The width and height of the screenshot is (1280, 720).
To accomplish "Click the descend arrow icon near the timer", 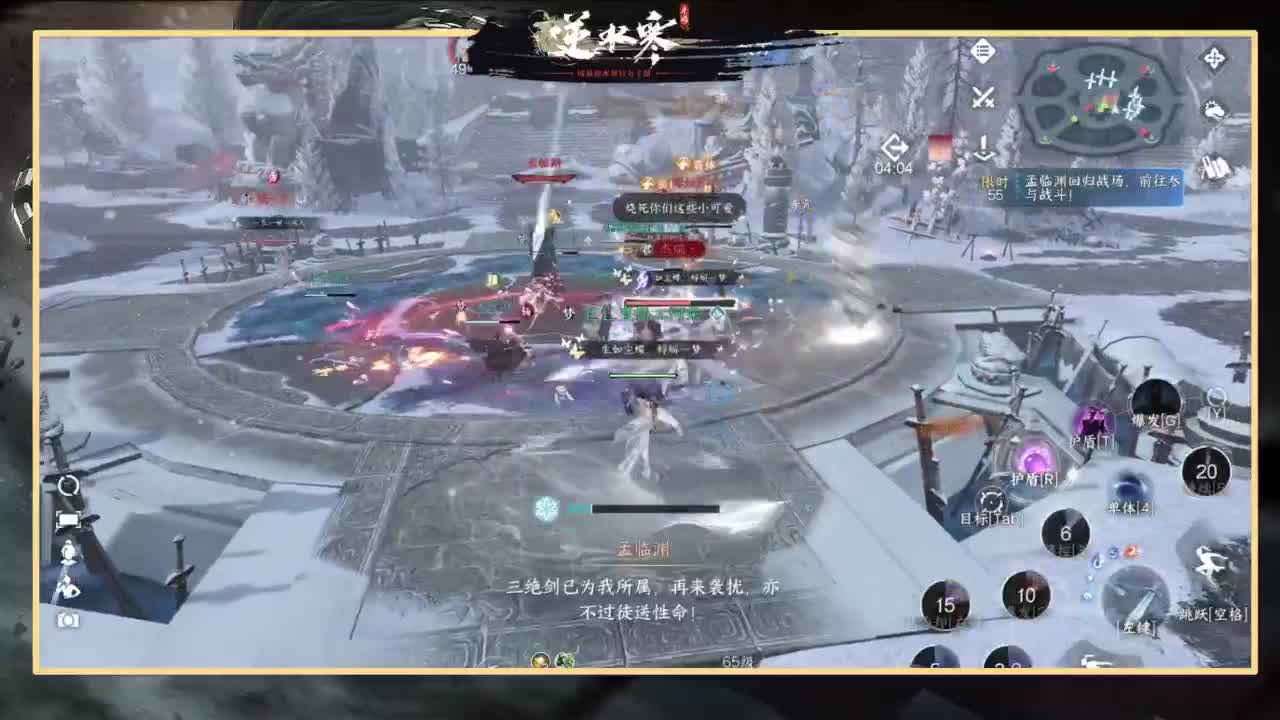I will click(984, 148).
